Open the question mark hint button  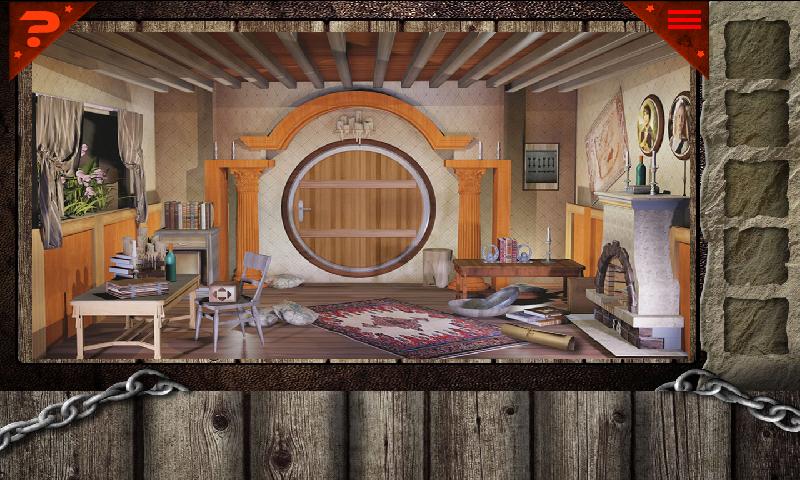36,28
